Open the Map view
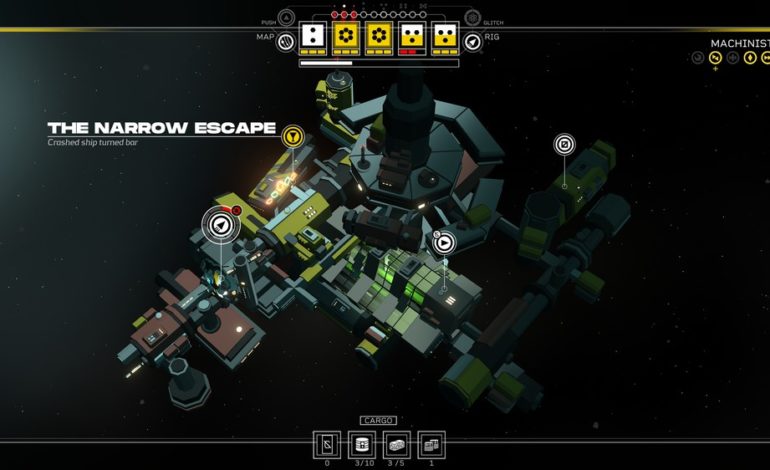Viewport: 770px width, 470px height. point(285,40)
